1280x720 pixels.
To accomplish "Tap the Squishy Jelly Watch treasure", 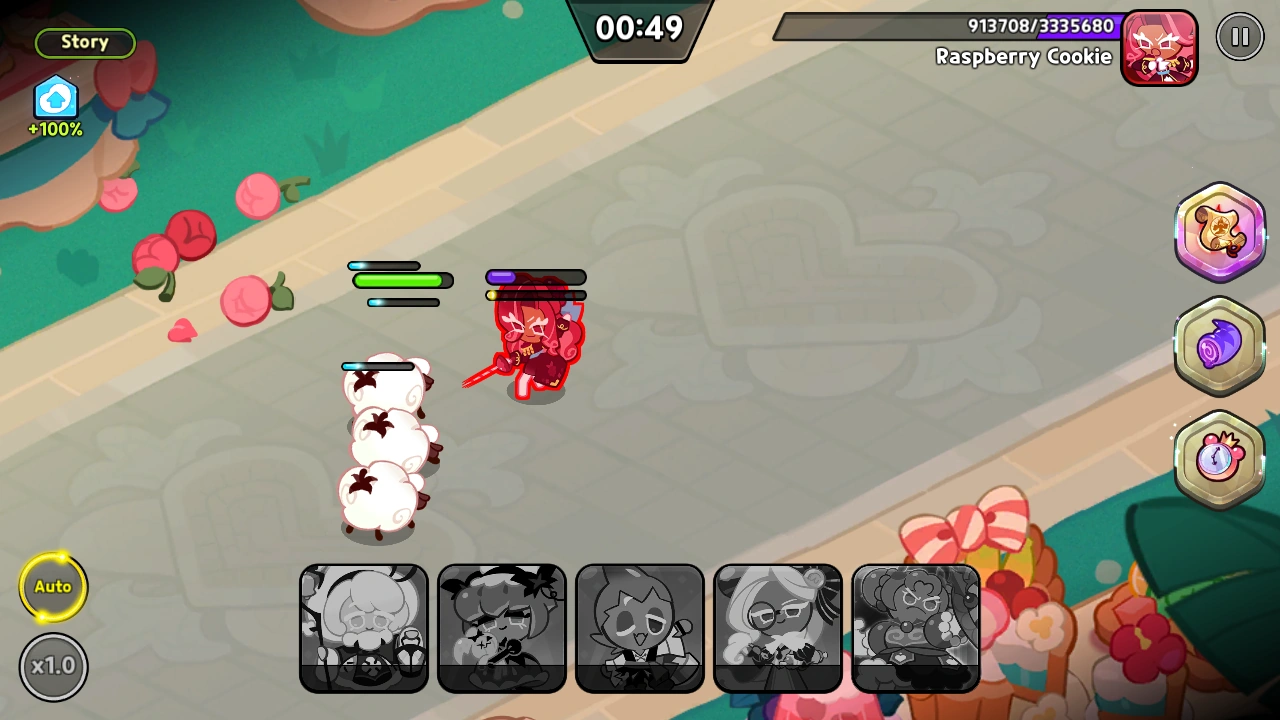I will [1220, 458].
